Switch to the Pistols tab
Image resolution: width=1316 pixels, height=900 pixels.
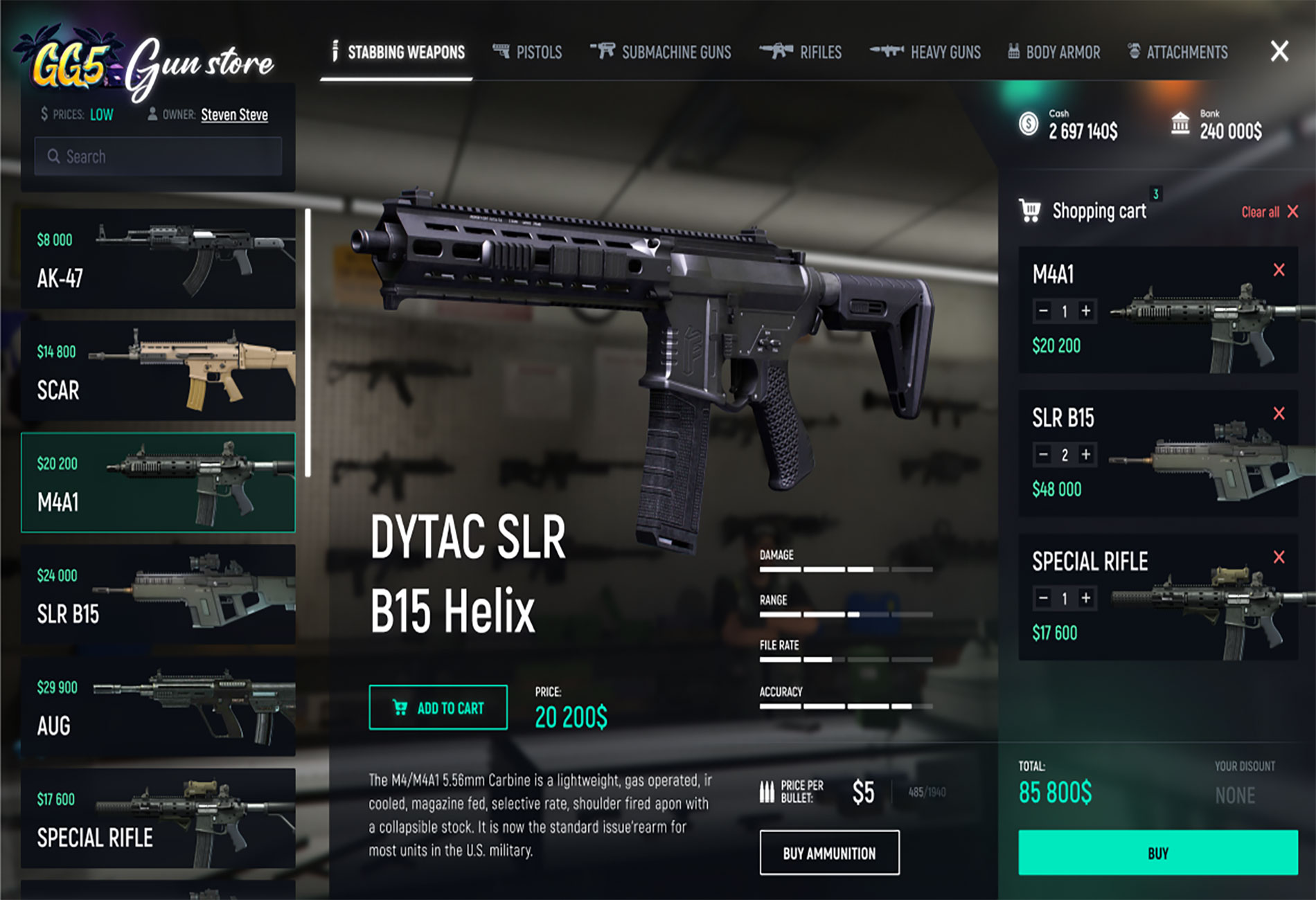[528, 52]
